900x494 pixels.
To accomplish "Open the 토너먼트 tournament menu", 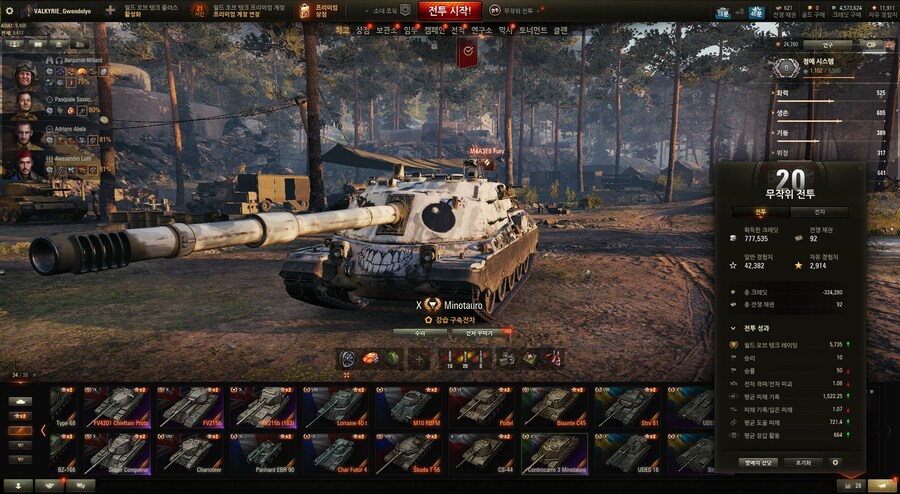I will [x=533, y=31].
